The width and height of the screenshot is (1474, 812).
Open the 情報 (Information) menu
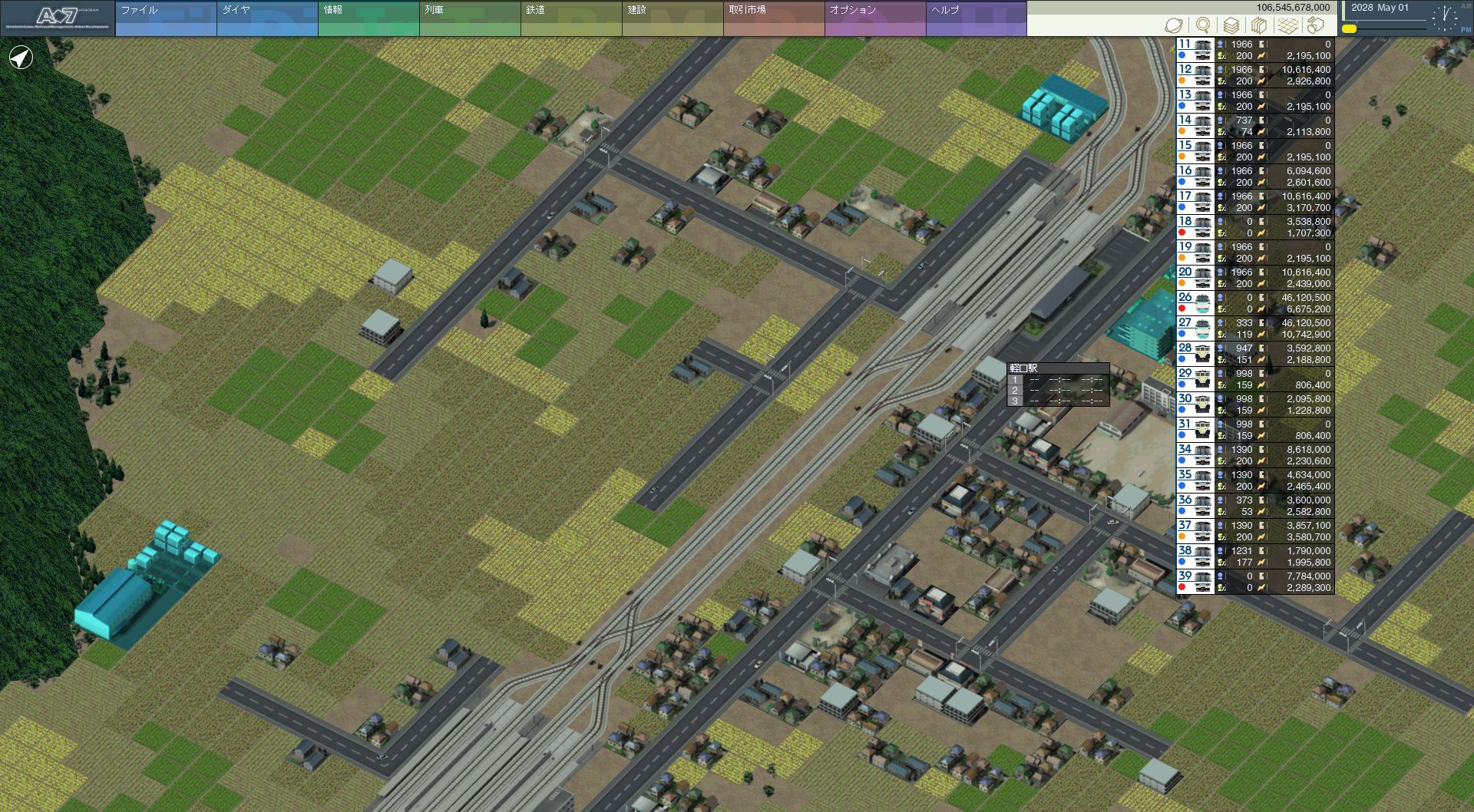[x=368, y=18]
